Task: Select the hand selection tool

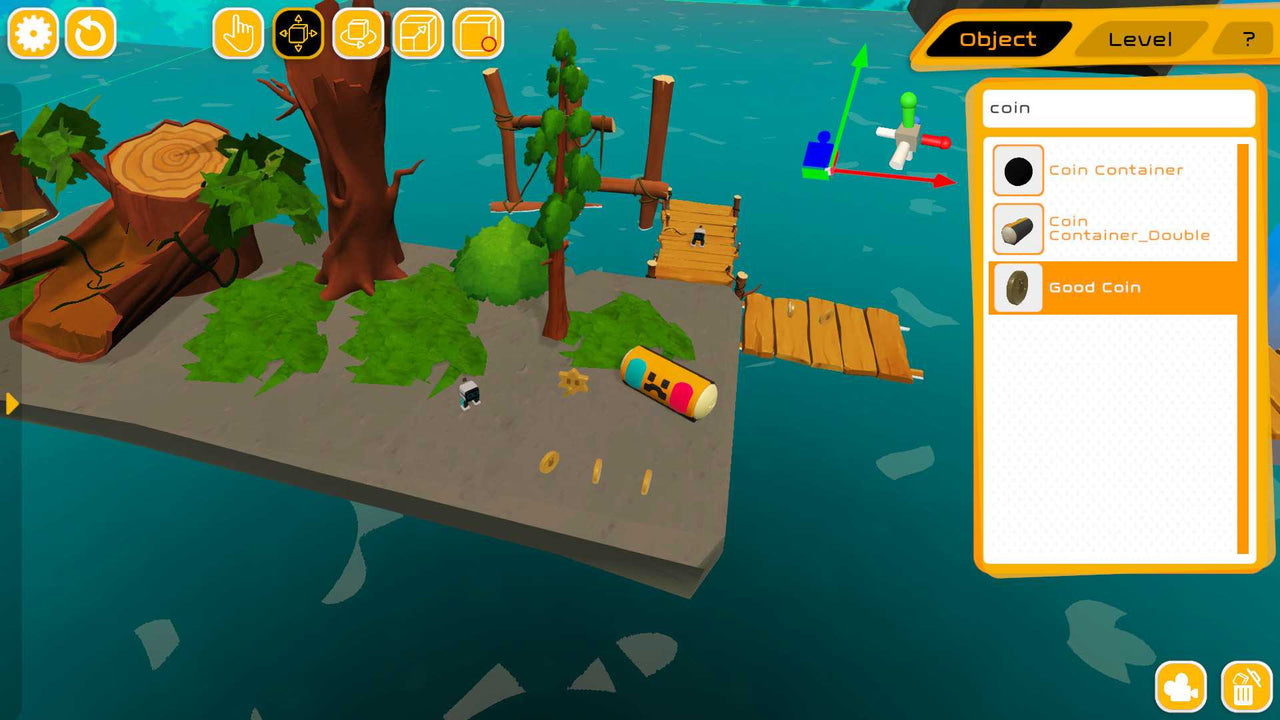Action: [x=237, y=33]
